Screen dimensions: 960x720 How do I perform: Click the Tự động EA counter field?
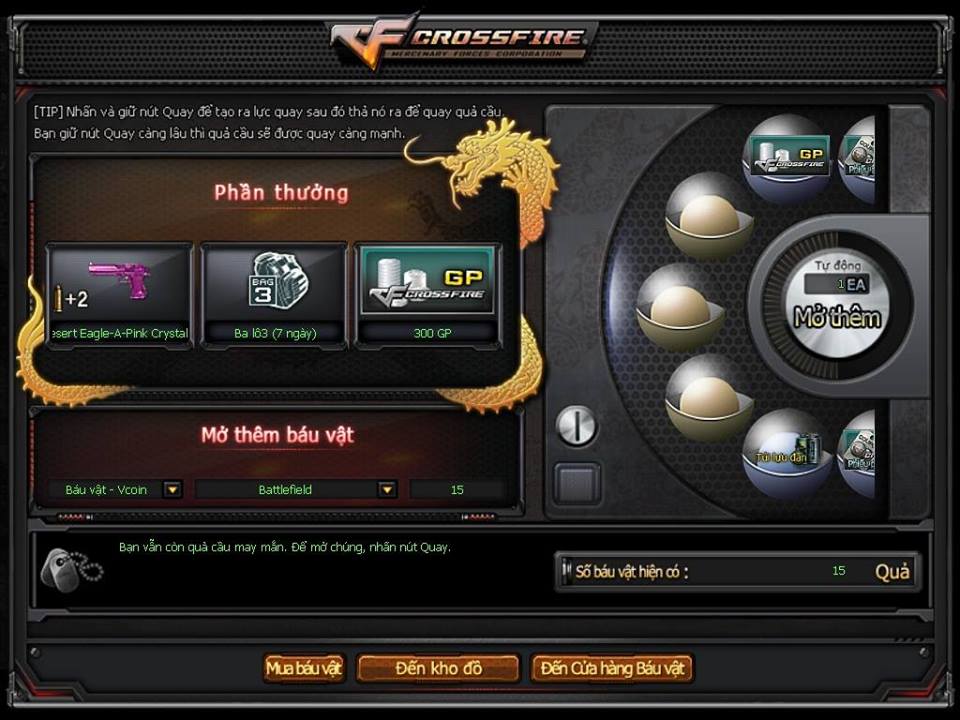pos(838,285)
